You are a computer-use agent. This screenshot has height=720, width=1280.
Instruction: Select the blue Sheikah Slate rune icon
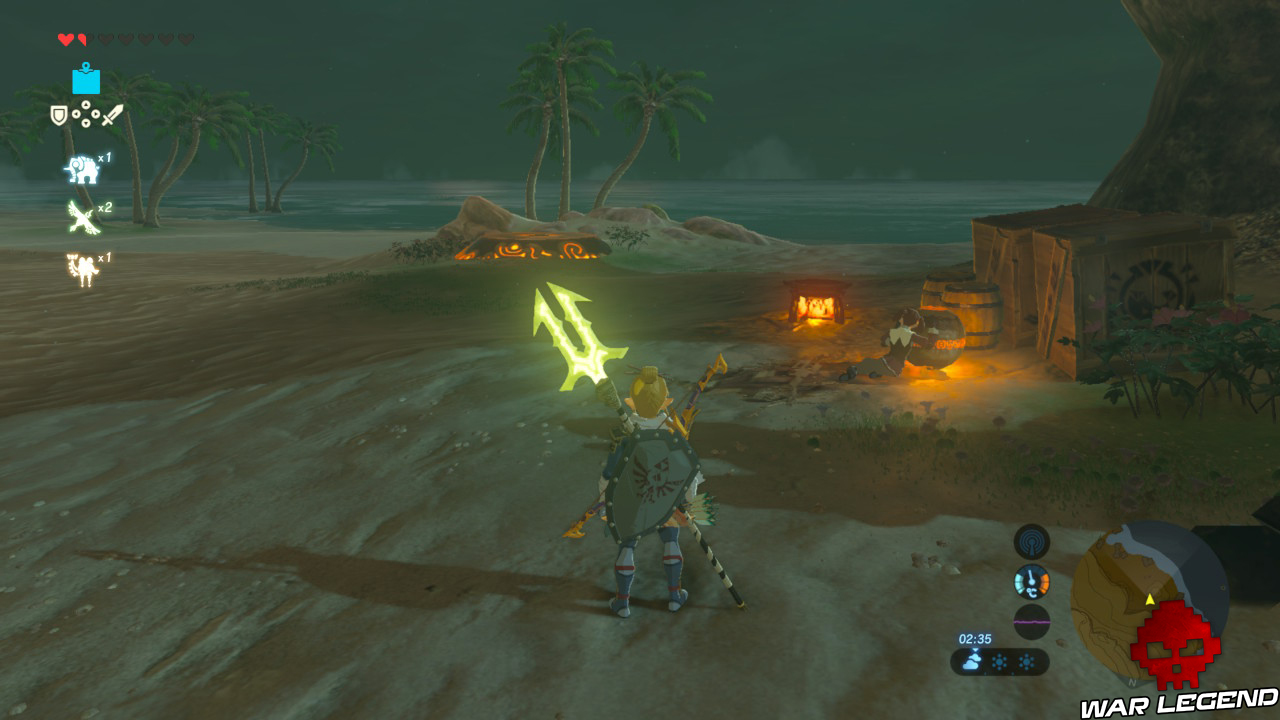click(x=86, y=82)
